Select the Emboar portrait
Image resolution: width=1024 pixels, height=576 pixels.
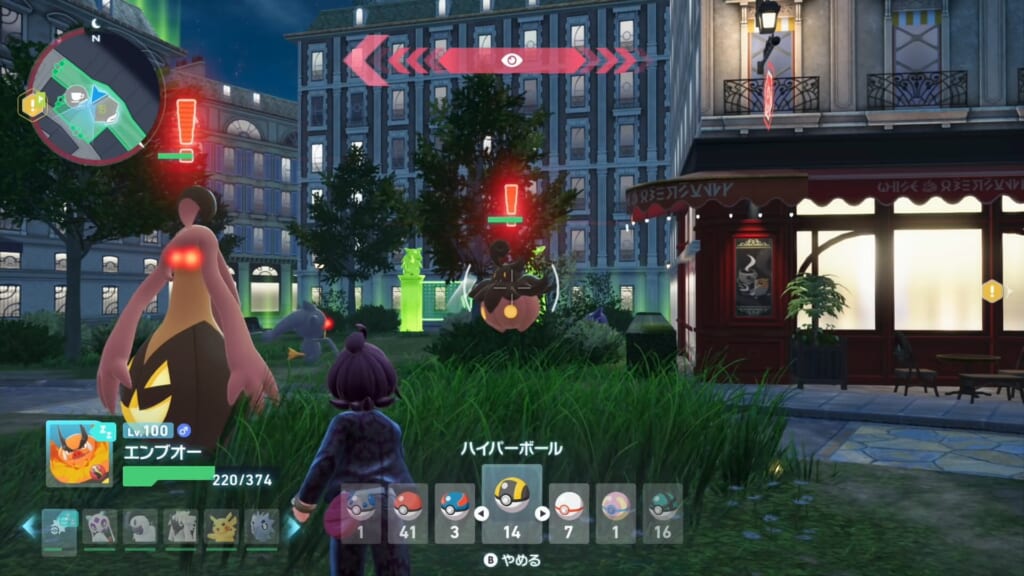[x=80, y=453]
